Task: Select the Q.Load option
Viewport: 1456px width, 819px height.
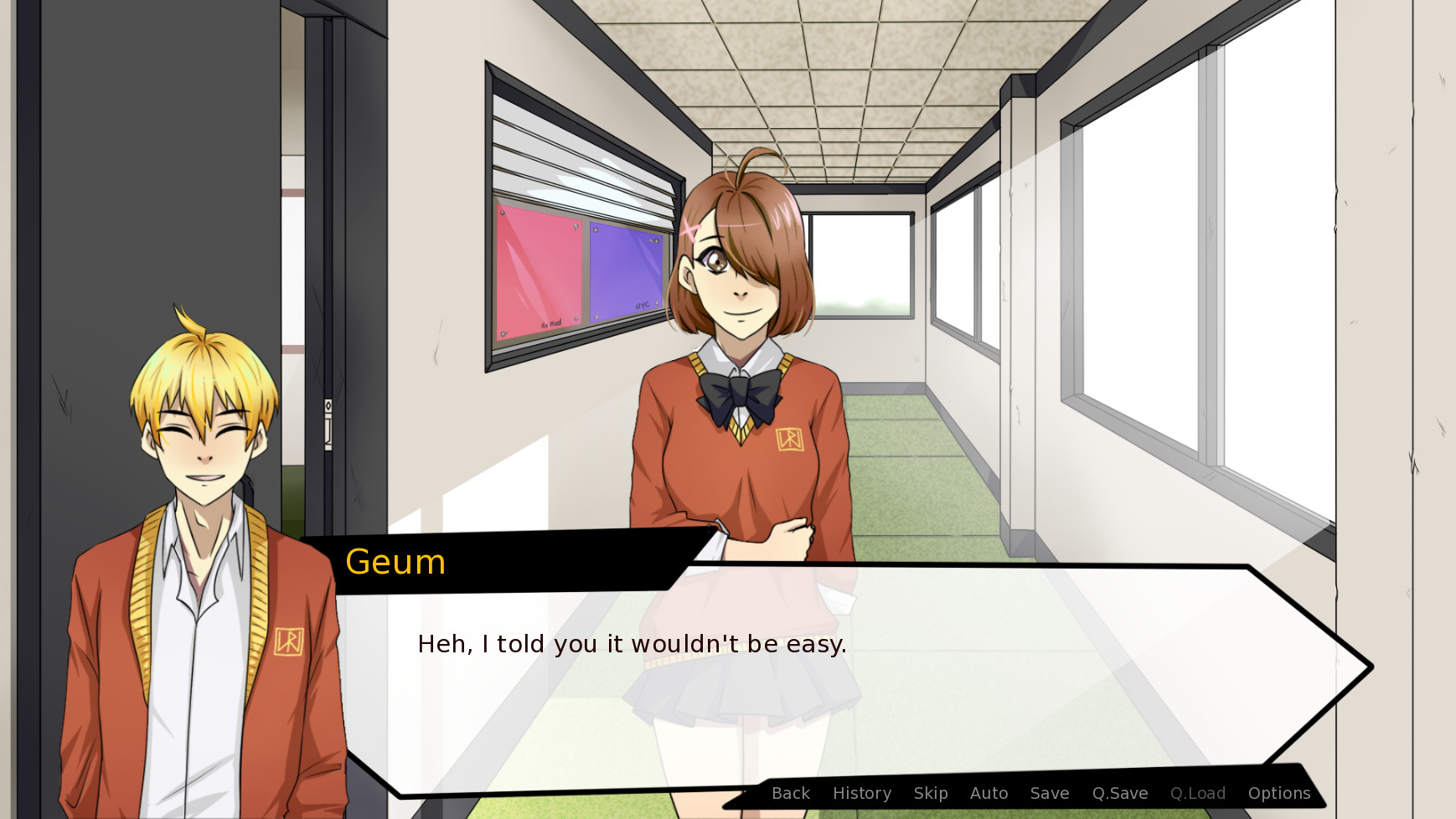Action: [1198, 793]
